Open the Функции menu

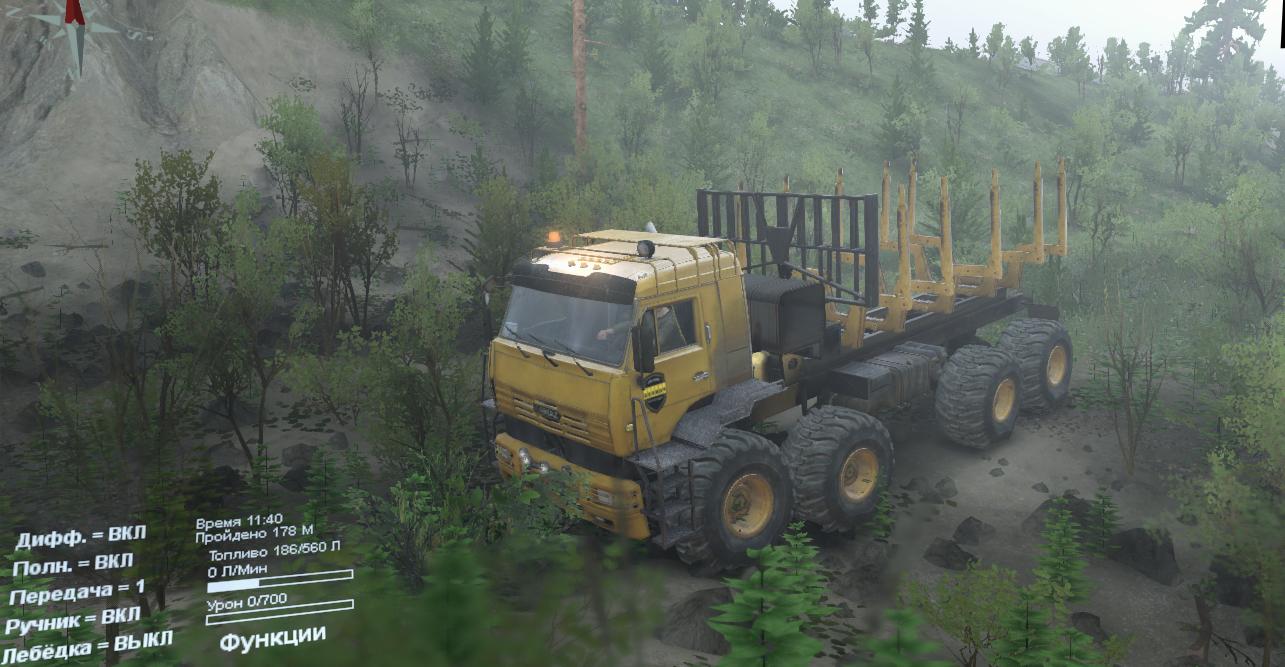[272, 638]
